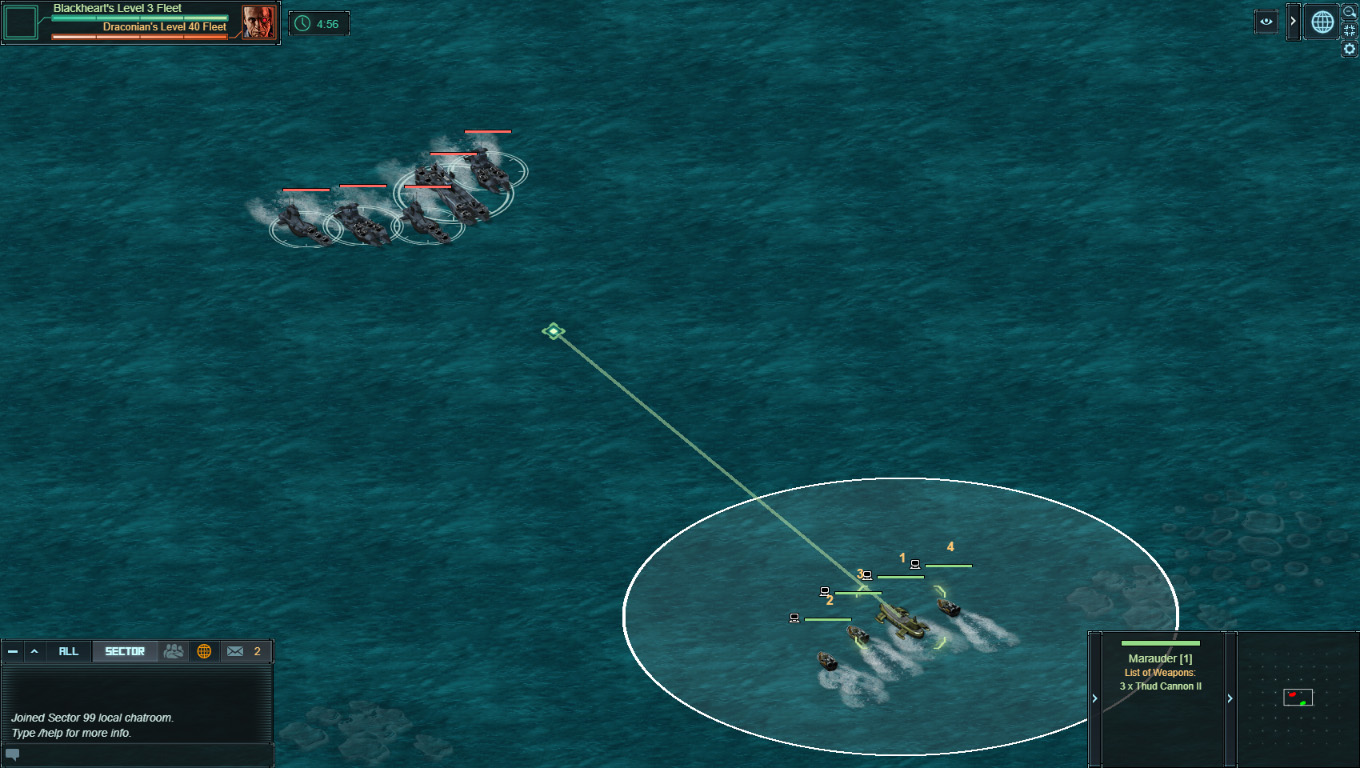Open the world map globe button
Viewport: 1360px width, 768px height.
(1322, 22)
